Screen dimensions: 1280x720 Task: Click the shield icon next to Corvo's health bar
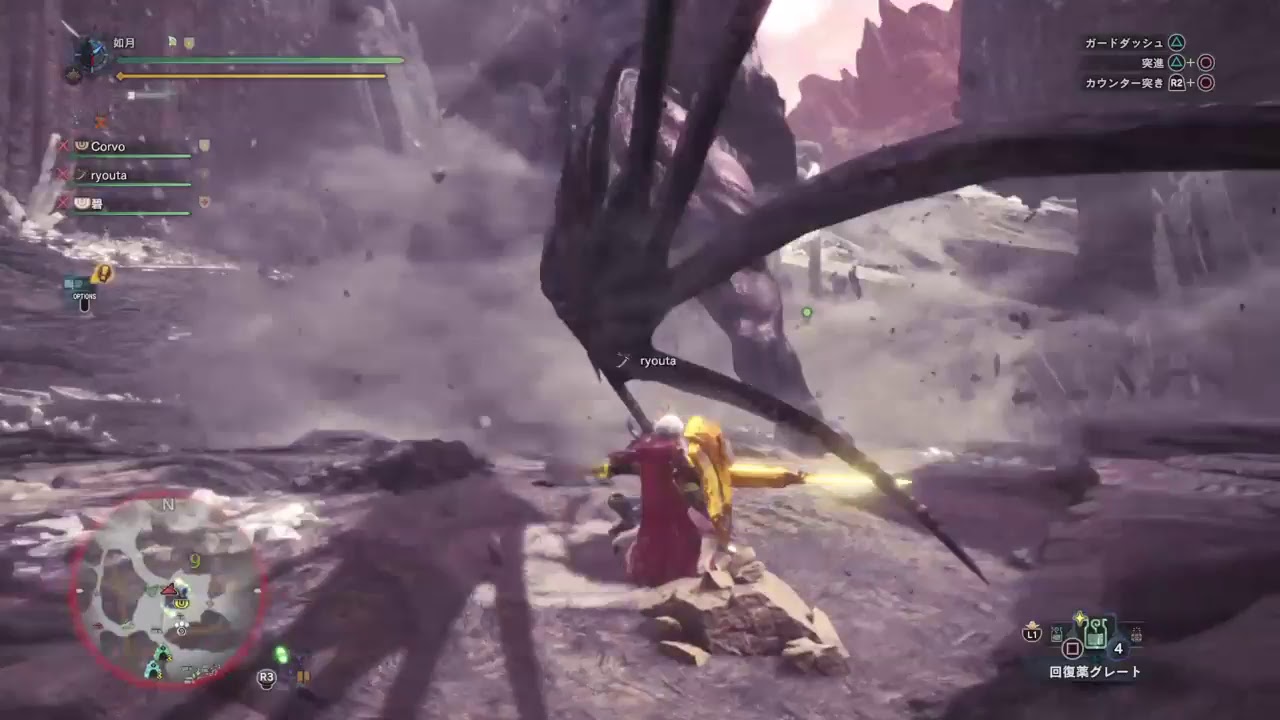[x=205, y=146]
